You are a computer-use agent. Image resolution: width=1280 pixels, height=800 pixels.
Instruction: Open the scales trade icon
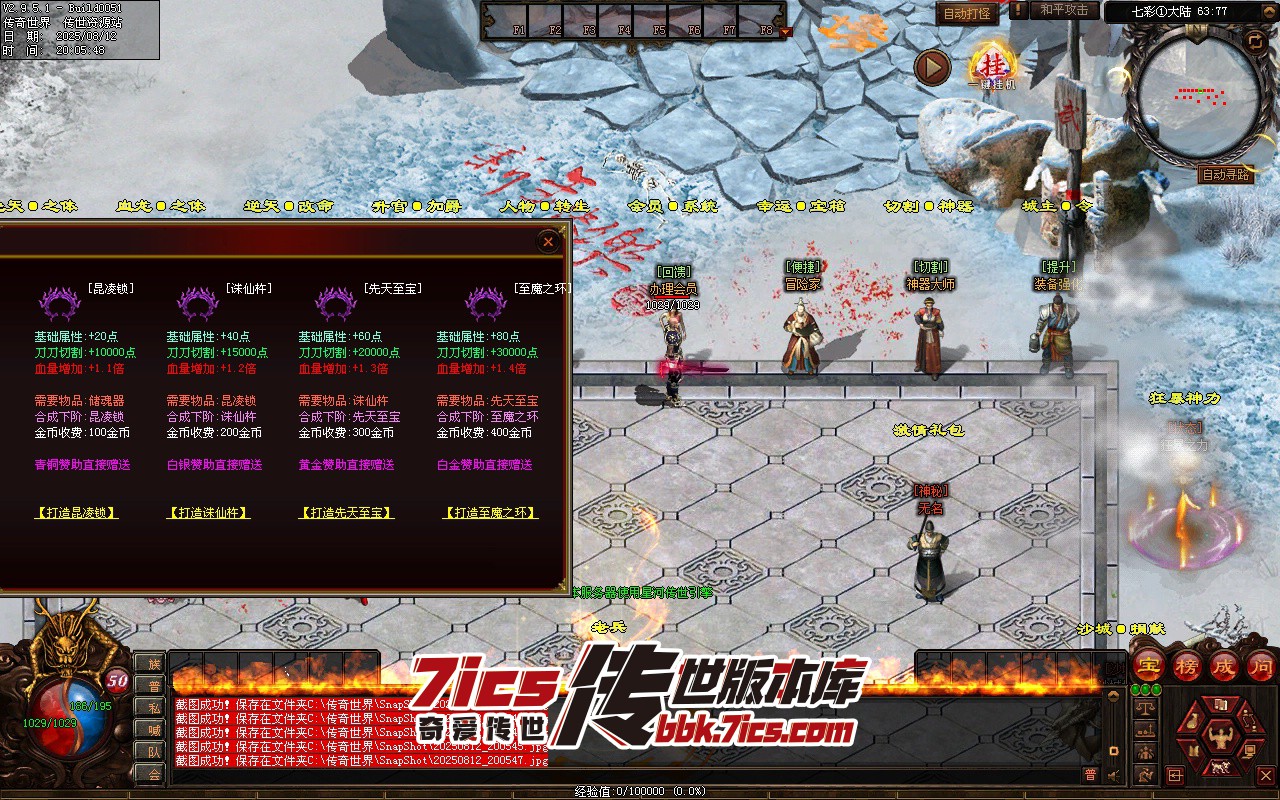pyautogui.click(x=1146, y=708)
